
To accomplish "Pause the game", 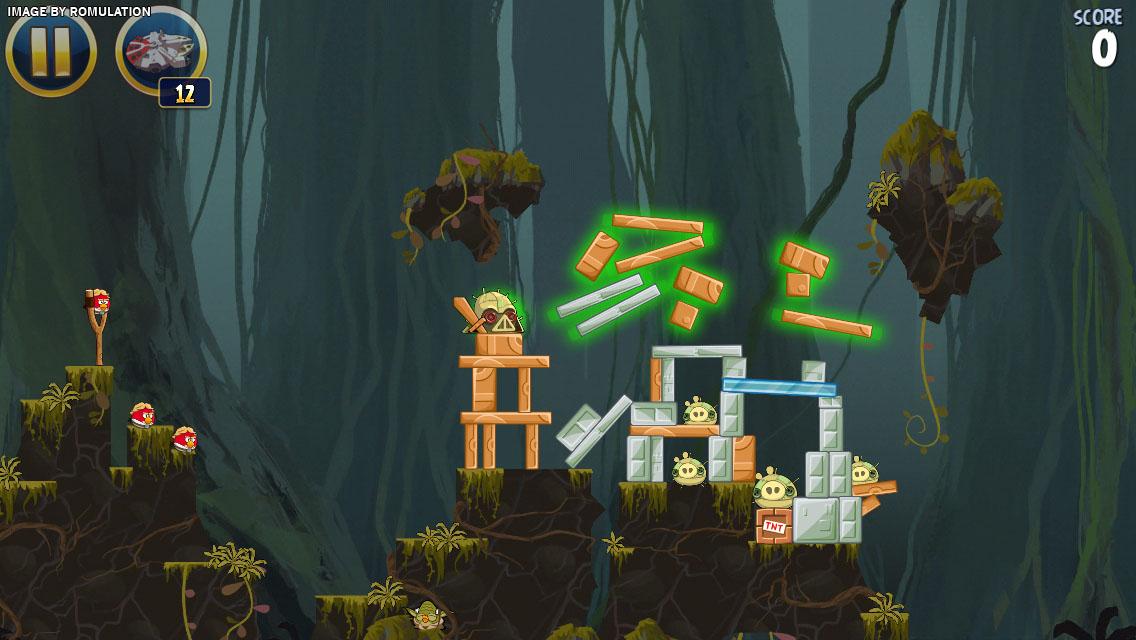I will [51, 52].
